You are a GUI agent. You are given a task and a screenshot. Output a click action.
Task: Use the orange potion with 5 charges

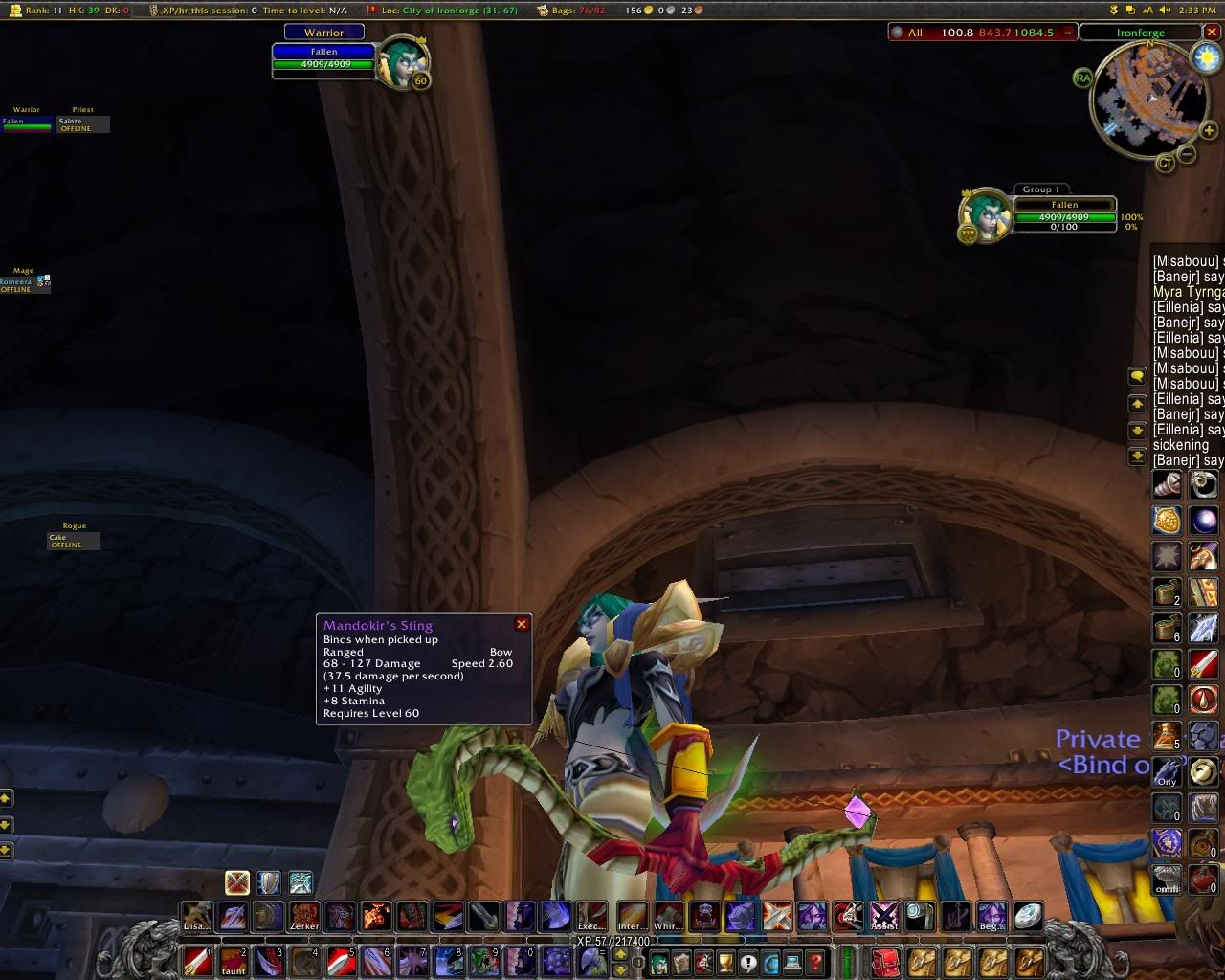pos(1167,735)
